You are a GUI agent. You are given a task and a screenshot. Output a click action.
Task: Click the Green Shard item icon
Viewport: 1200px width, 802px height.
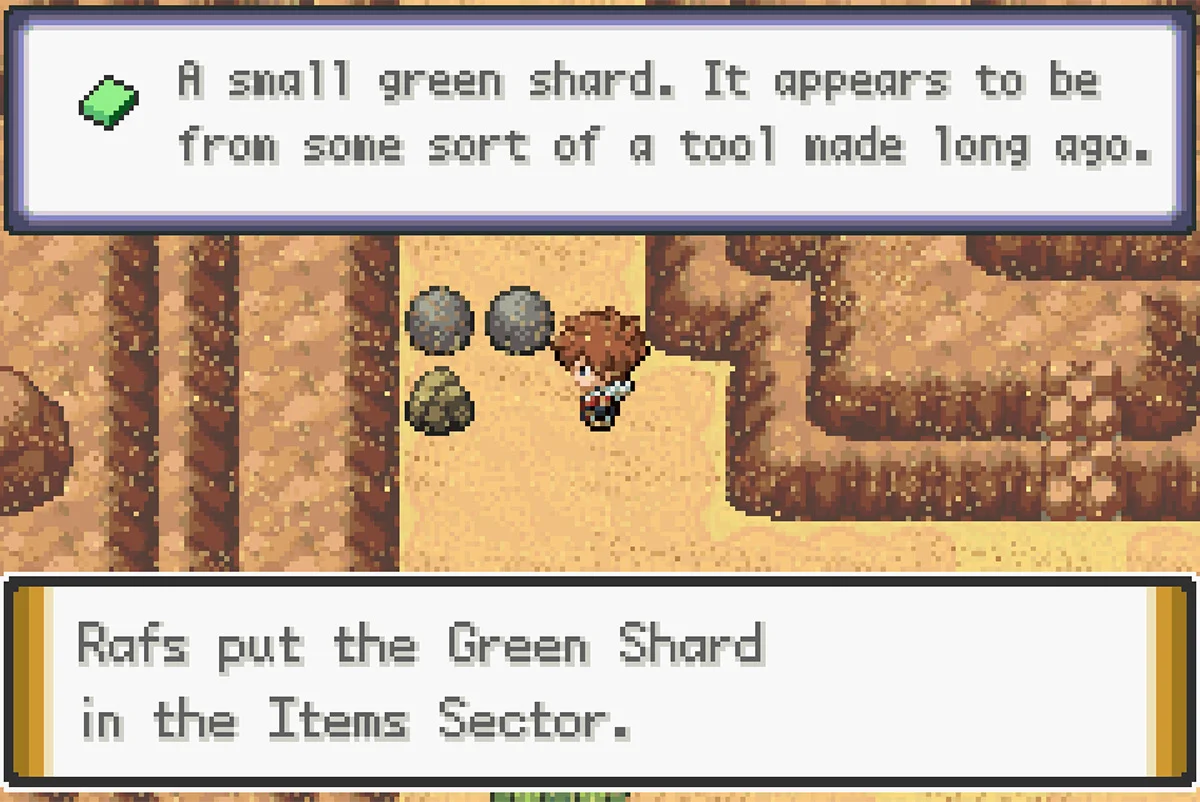point(108,102)
